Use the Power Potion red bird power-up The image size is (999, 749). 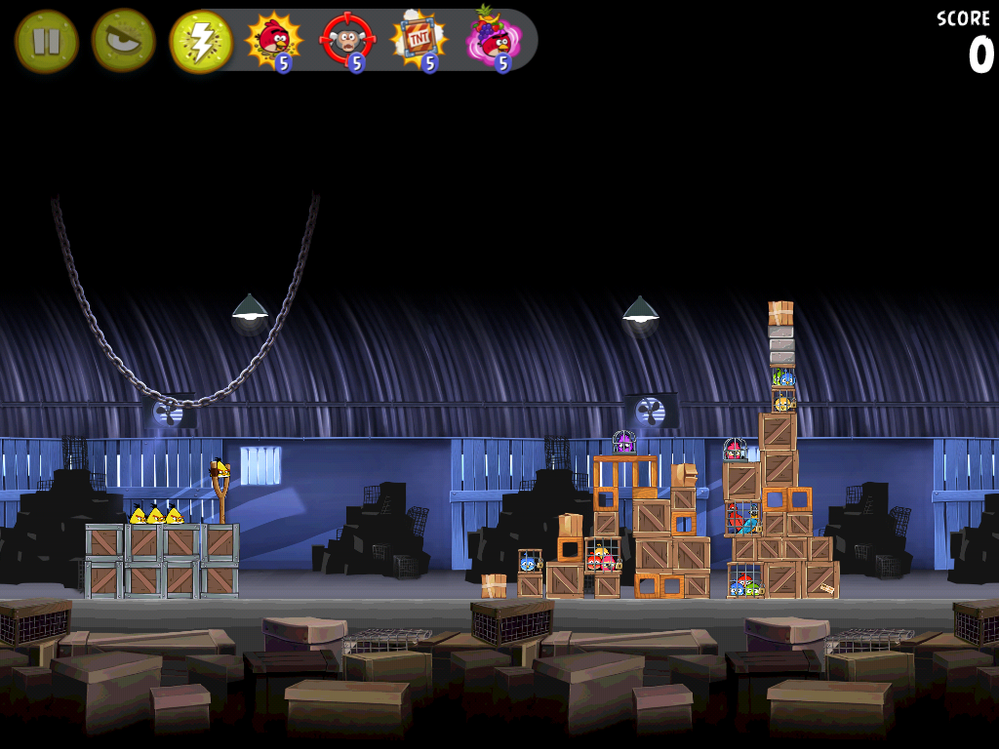click(273, 41)
